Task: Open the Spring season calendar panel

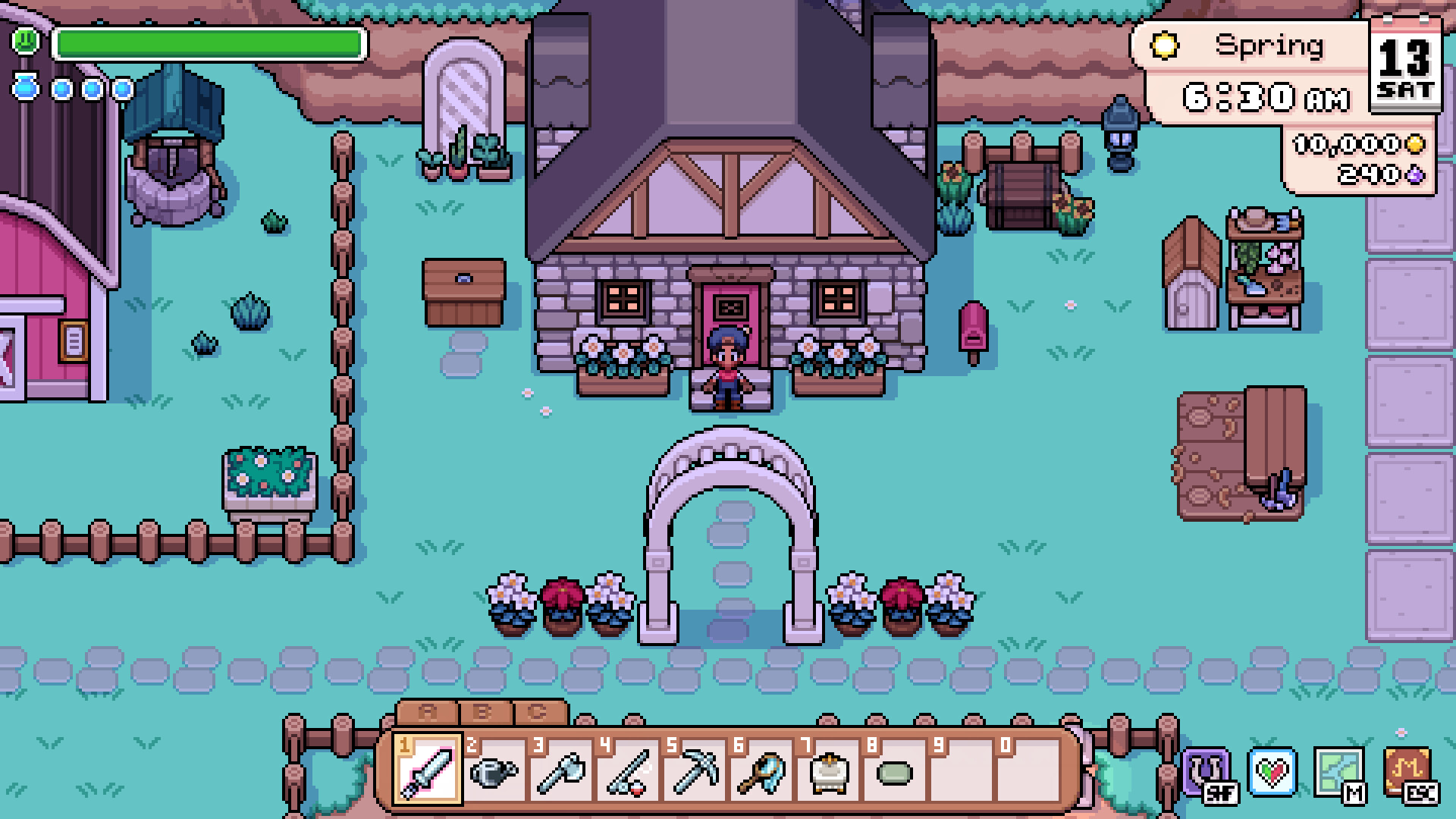Action: [x=1251, y=47]
